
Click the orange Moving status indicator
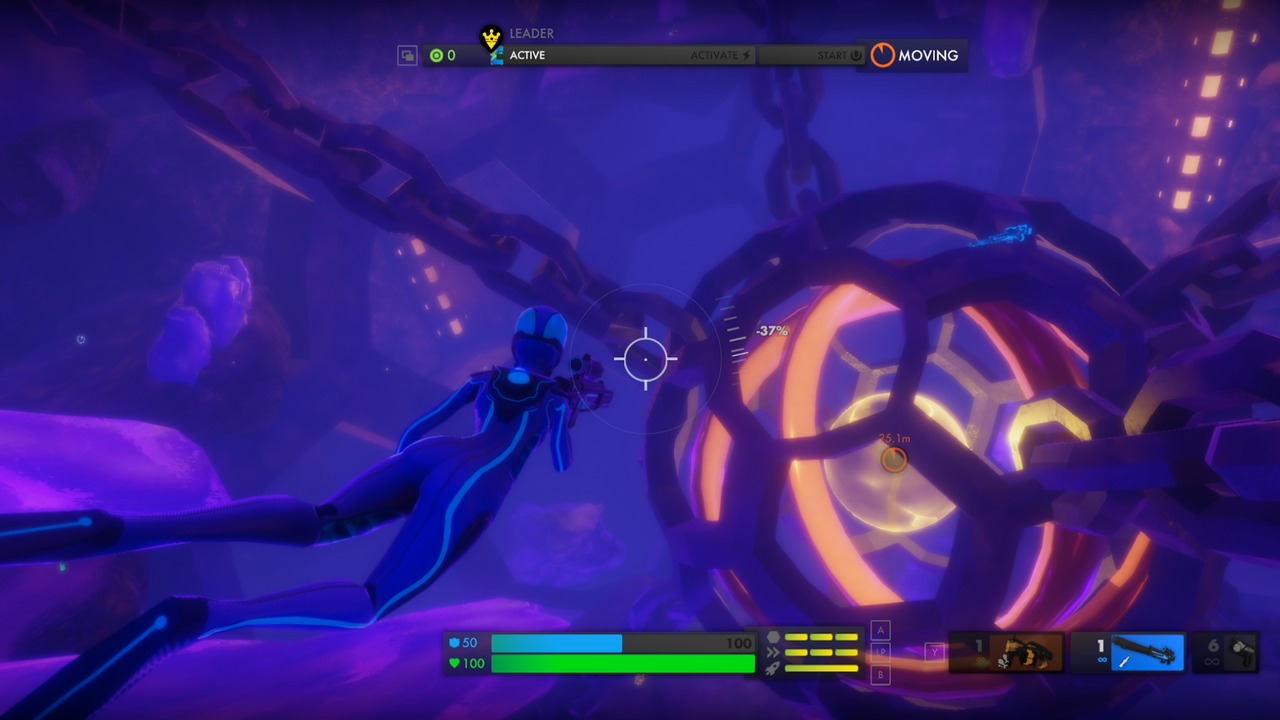click(913, 55)
